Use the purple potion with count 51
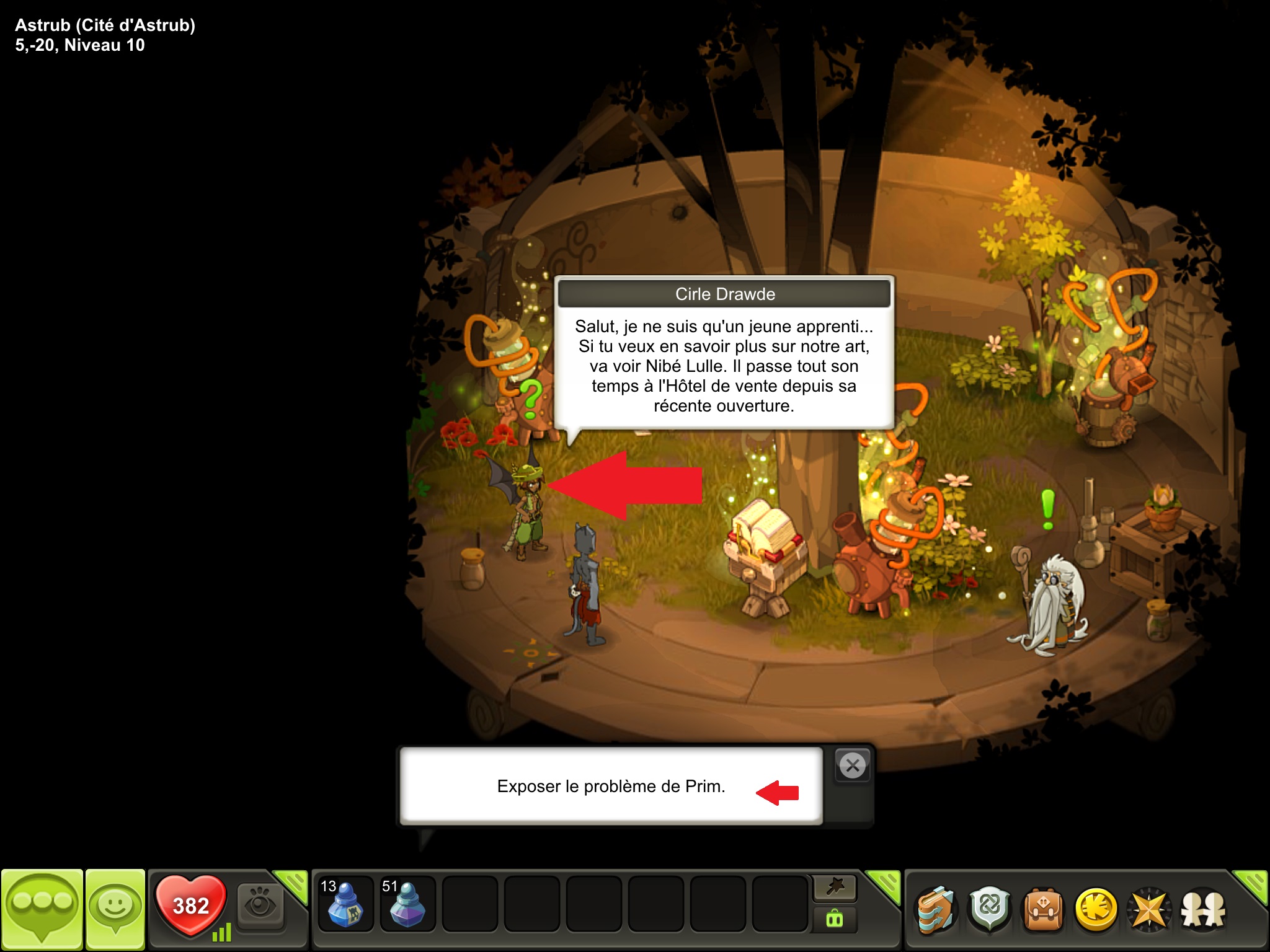The height and width of the screenshot is (952, 1270). (407, 904)
